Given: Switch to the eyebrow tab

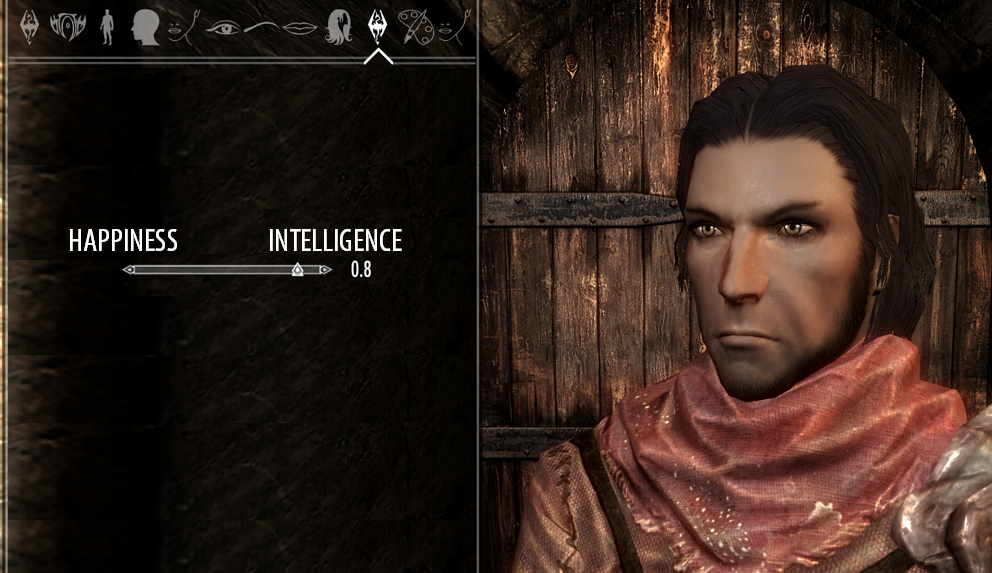Looking at the screenshot, I should click(260, 27).
